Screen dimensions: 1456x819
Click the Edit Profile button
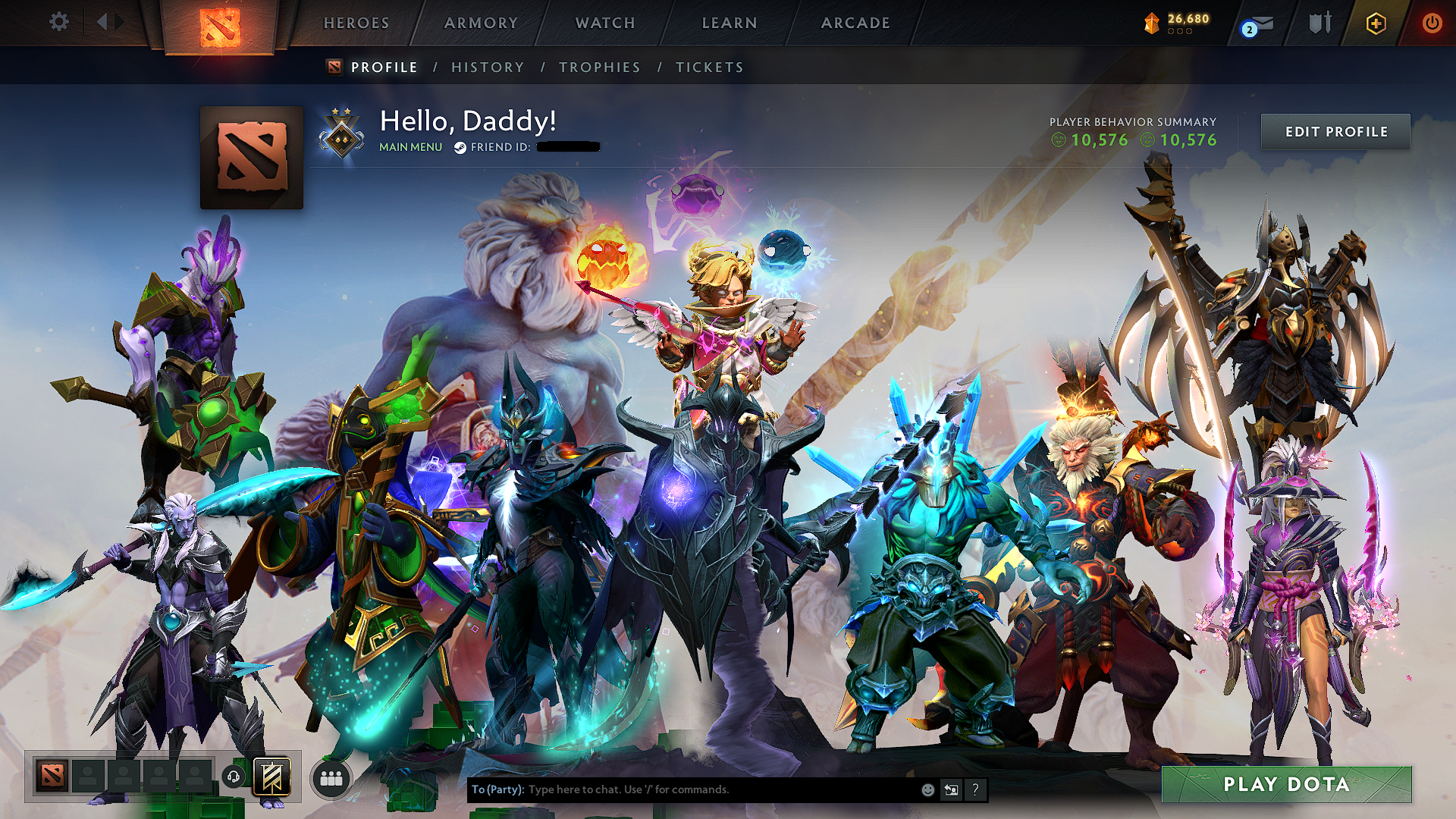pyautogui.click(x=1335, y=132)
